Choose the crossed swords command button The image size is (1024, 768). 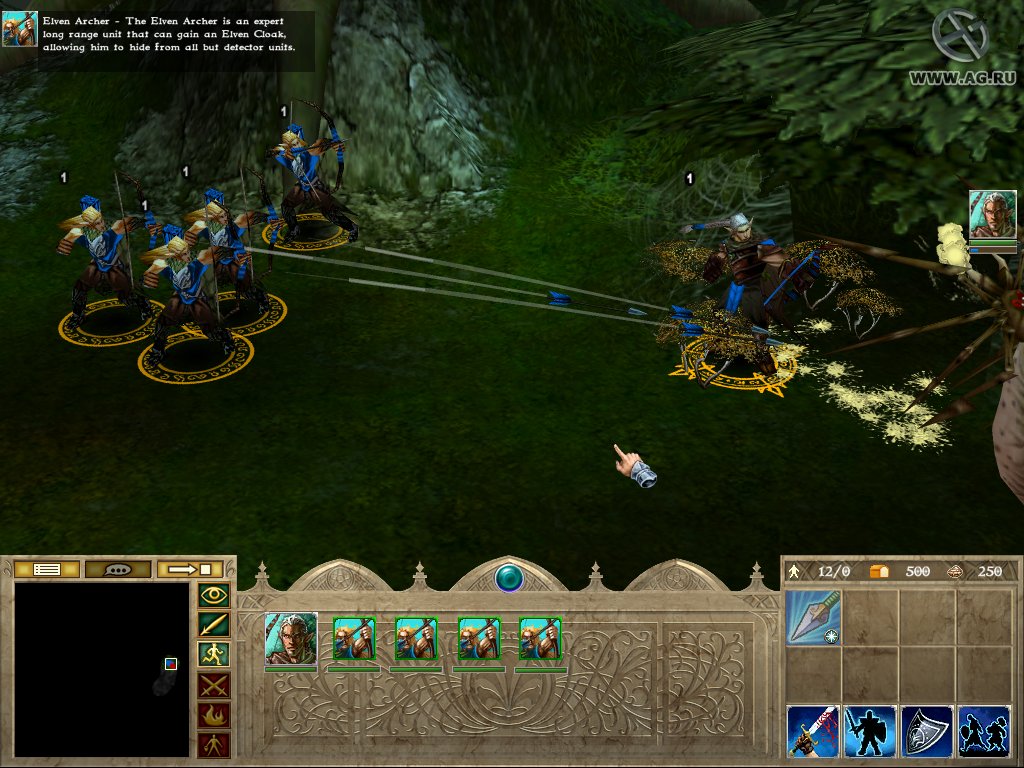[215, 685]
